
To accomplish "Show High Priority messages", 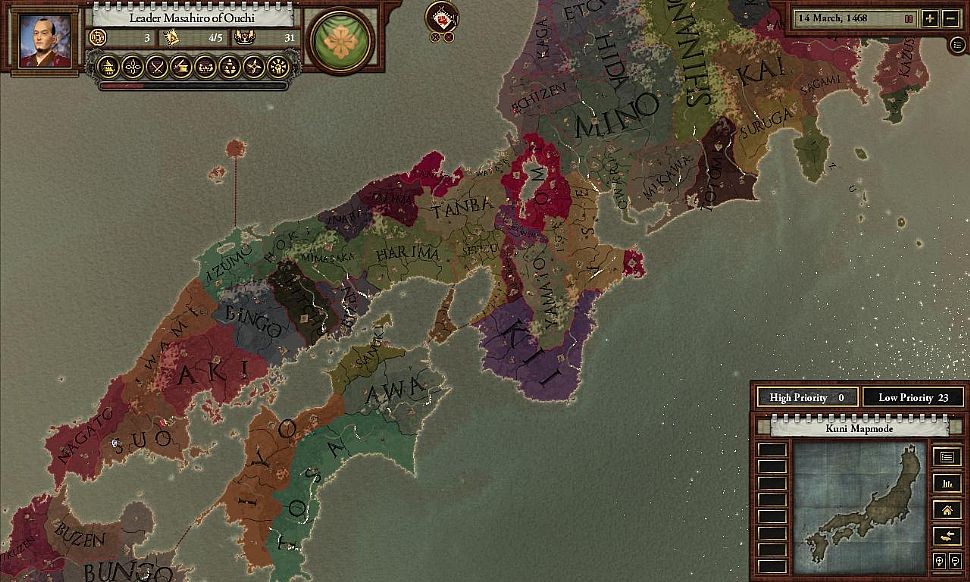I will pyautogui.click(x=807, y=397).
